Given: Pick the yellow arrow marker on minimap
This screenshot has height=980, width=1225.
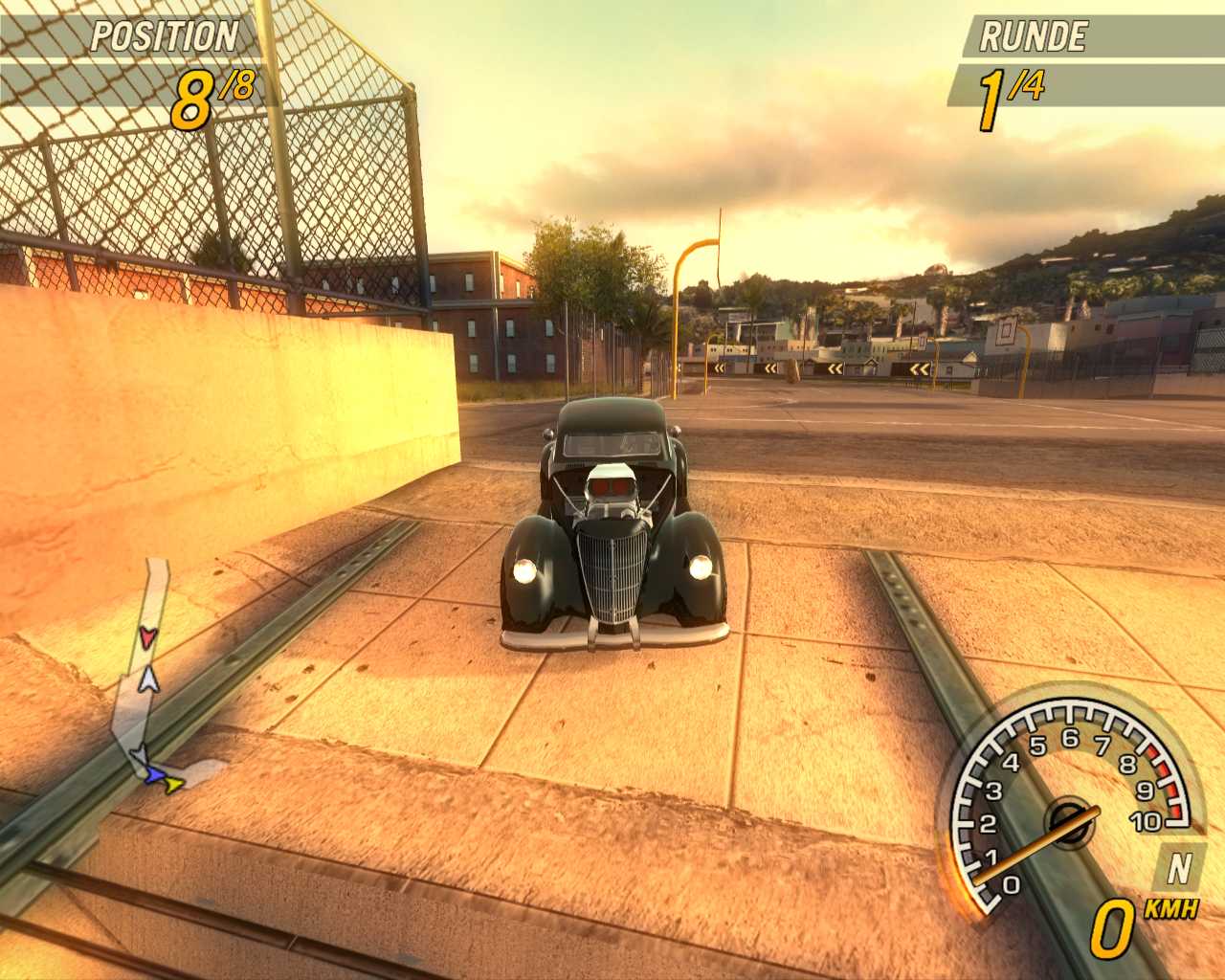Looking at the screenshot, I should (172, 786).
